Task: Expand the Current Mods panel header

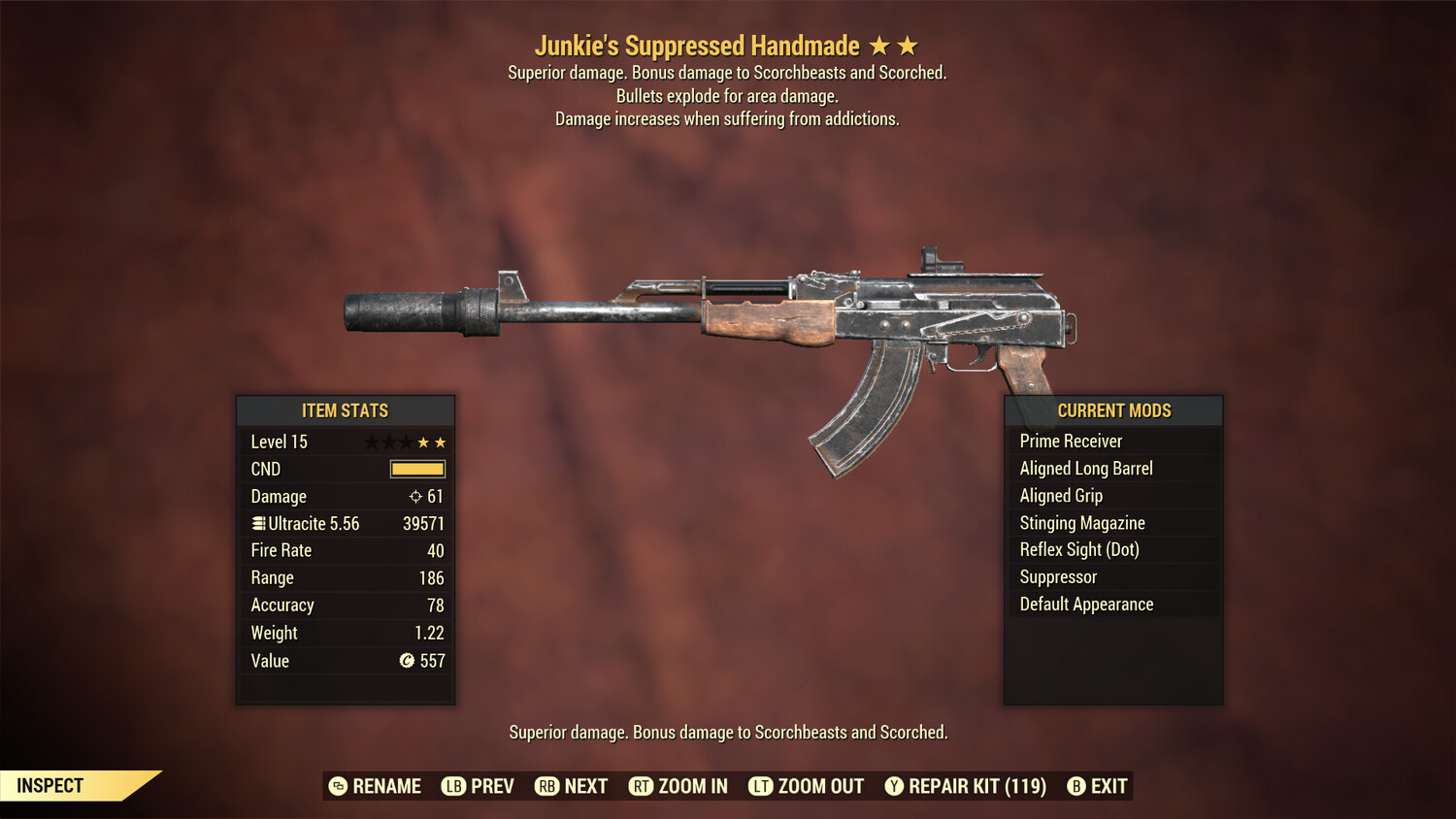Action: pos(1112,410)
